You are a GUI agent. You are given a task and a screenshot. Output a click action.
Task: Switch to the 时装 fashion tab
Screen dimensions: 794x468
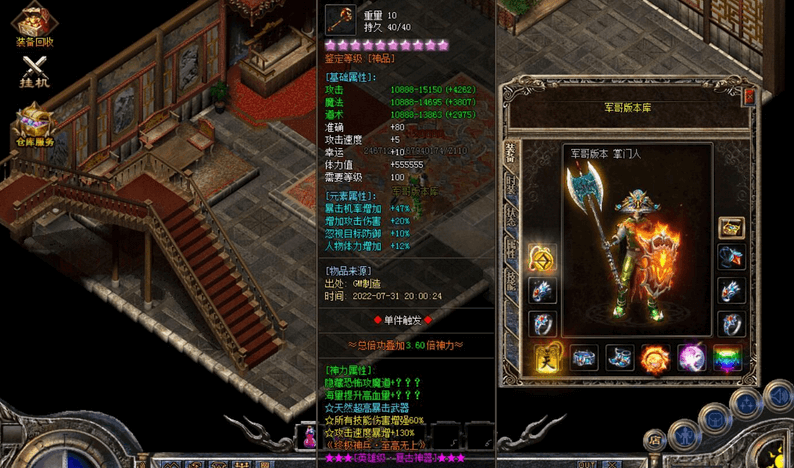(x=511, y=184)
